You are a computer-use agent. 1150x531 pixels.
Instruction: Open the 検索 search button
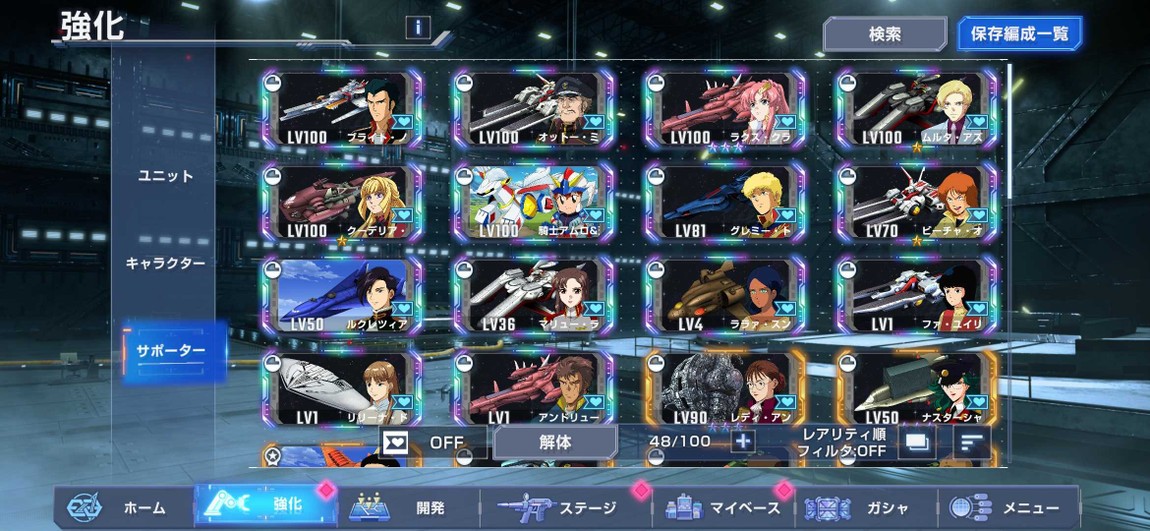pos(884,34)
